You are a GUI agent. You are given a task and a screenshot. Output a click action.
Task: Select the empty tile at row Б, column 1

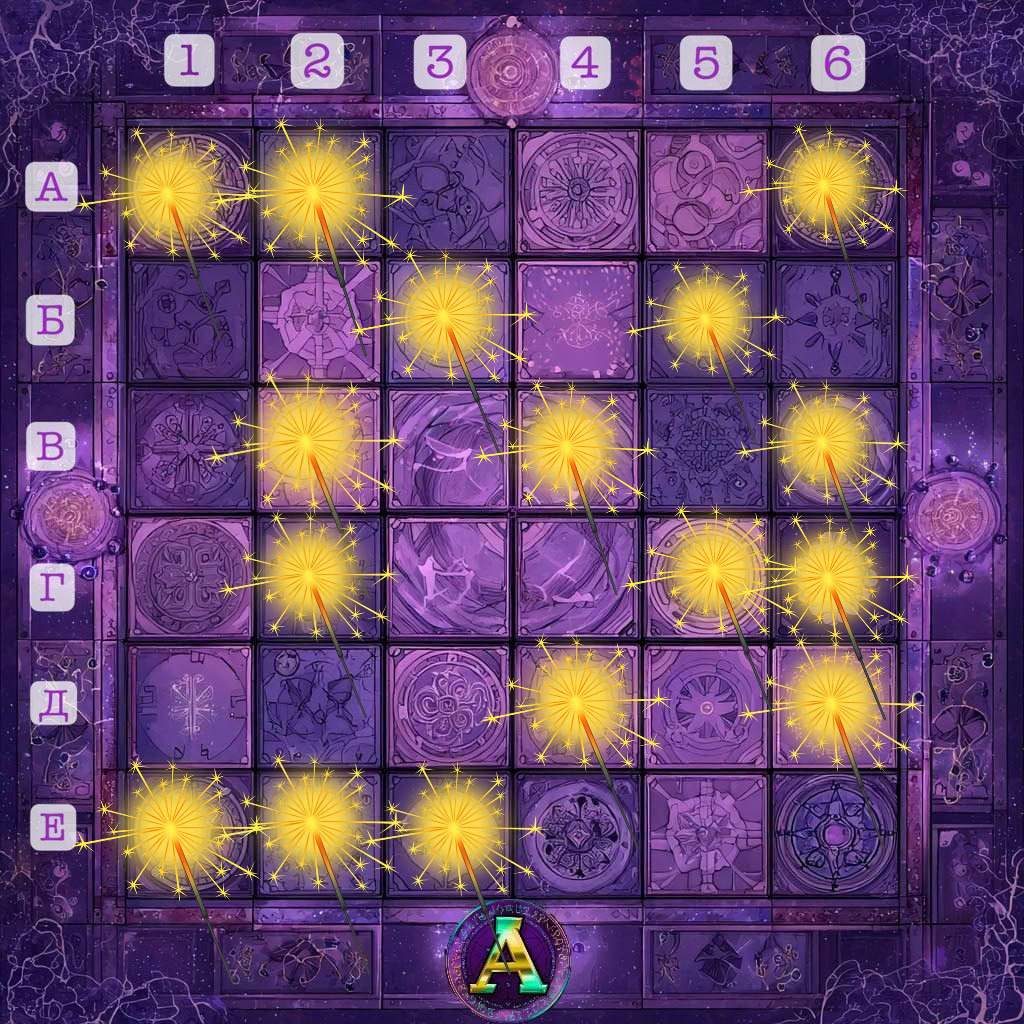click(x=189, y=320)
